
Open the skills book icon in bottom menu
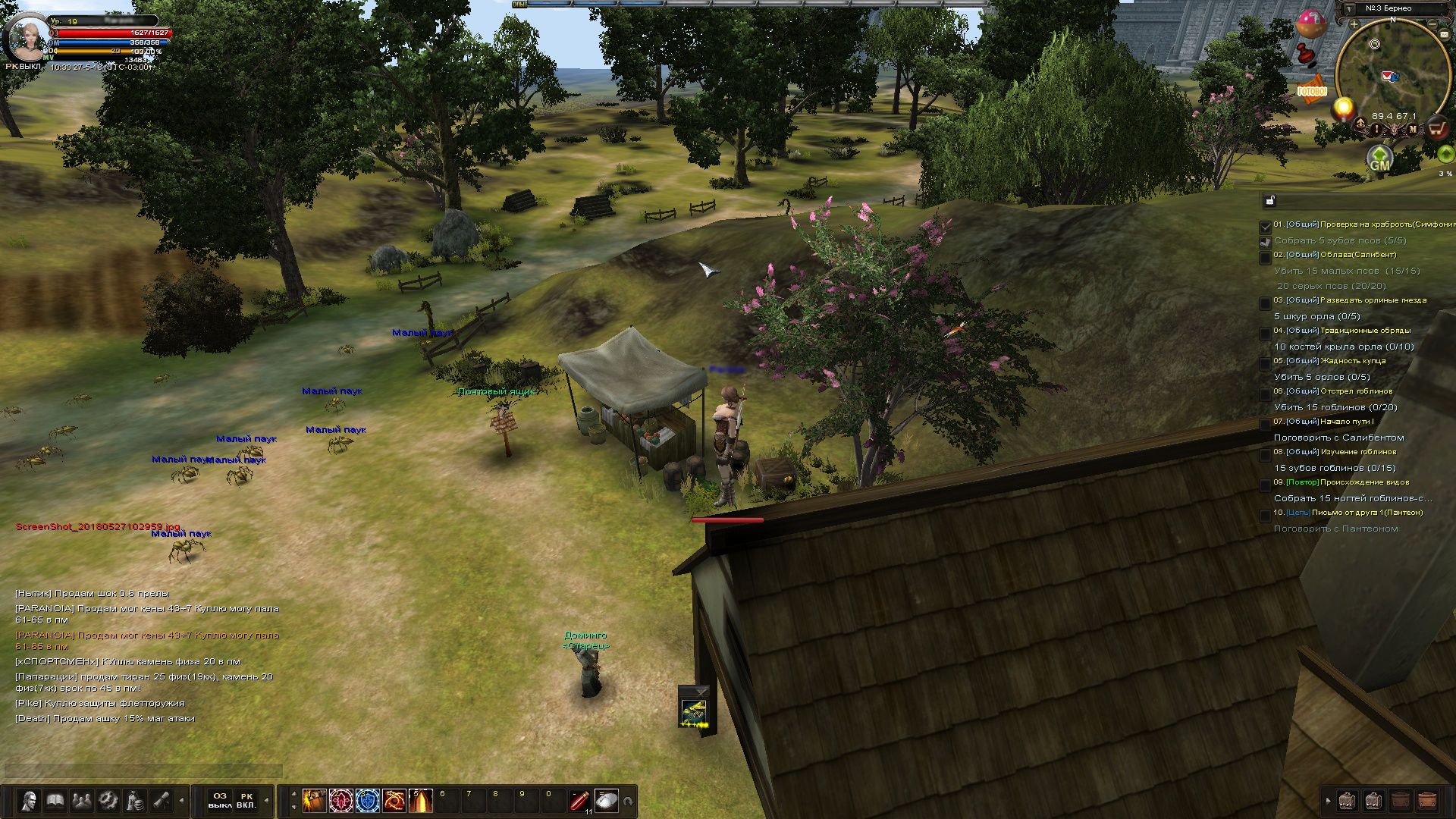coord(55,799)
